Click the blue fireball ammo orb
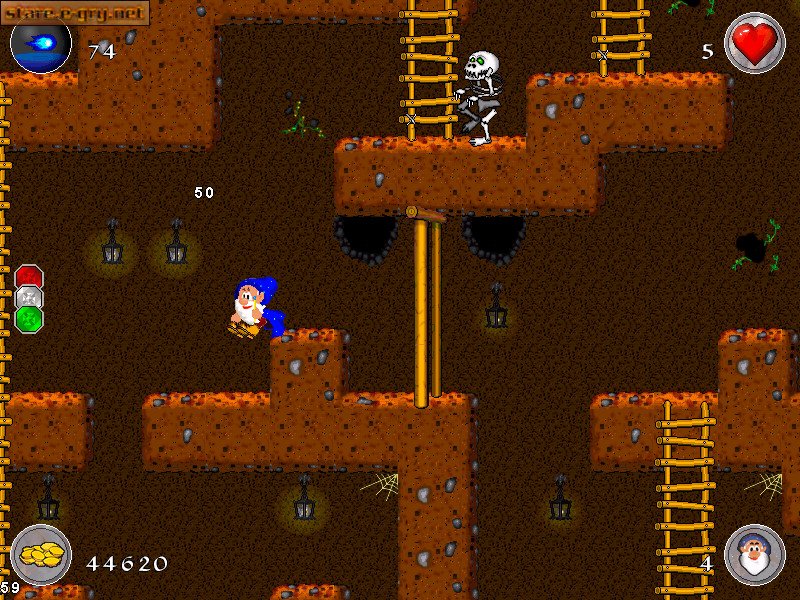Screen dimensions: 800x600 click(x=40, y=44)
